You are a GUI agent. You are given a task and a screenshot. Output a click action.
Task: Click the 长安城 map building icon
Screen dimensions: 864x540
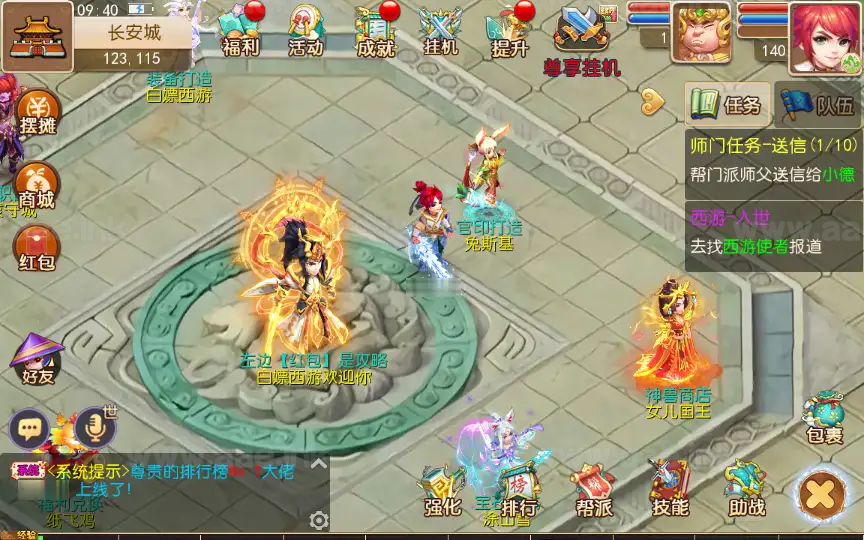[x=36, y=35]
